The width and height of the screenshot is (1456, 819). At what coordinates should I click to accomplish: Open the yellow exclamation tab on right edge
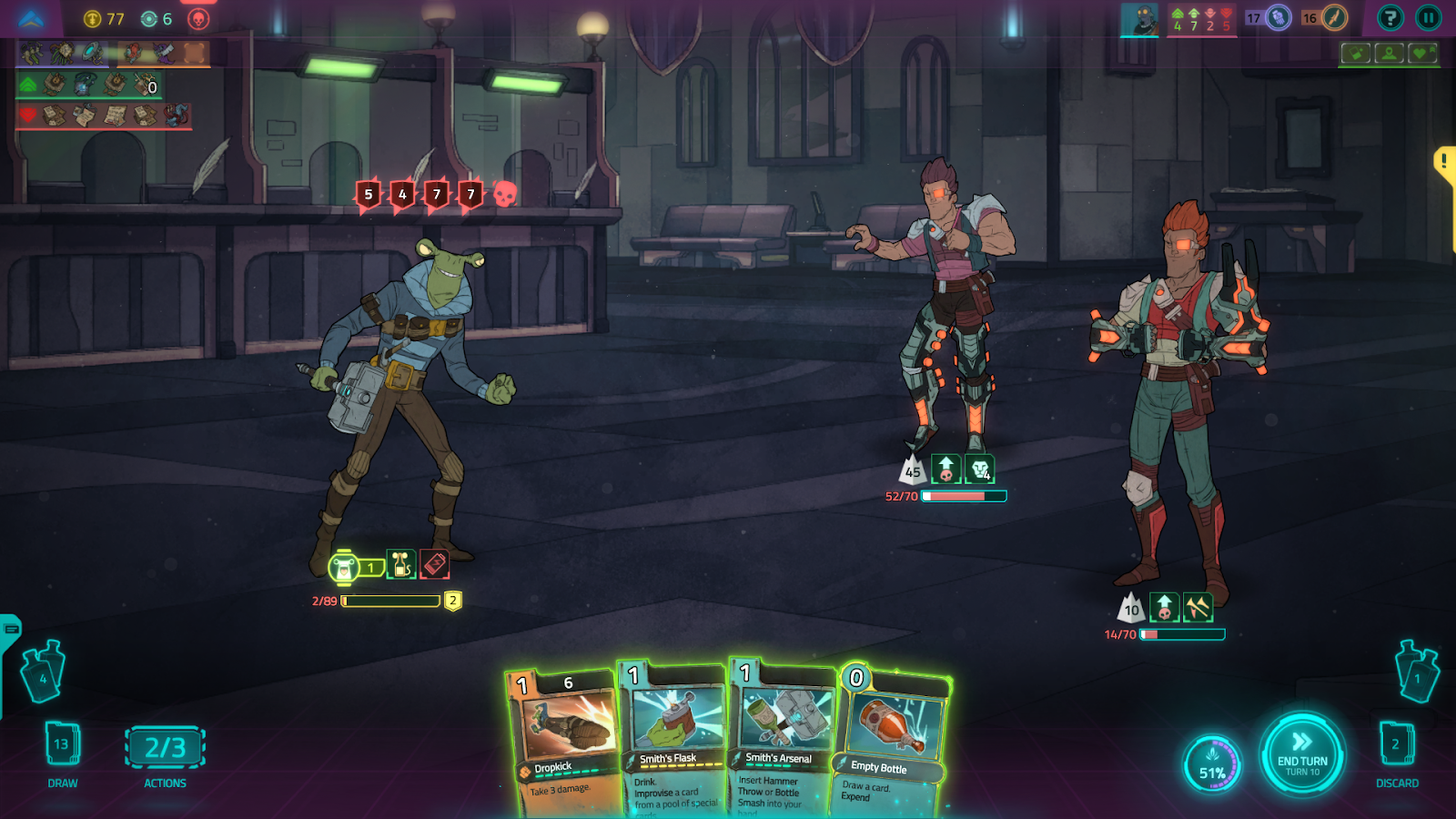[x=1445, y=163]
